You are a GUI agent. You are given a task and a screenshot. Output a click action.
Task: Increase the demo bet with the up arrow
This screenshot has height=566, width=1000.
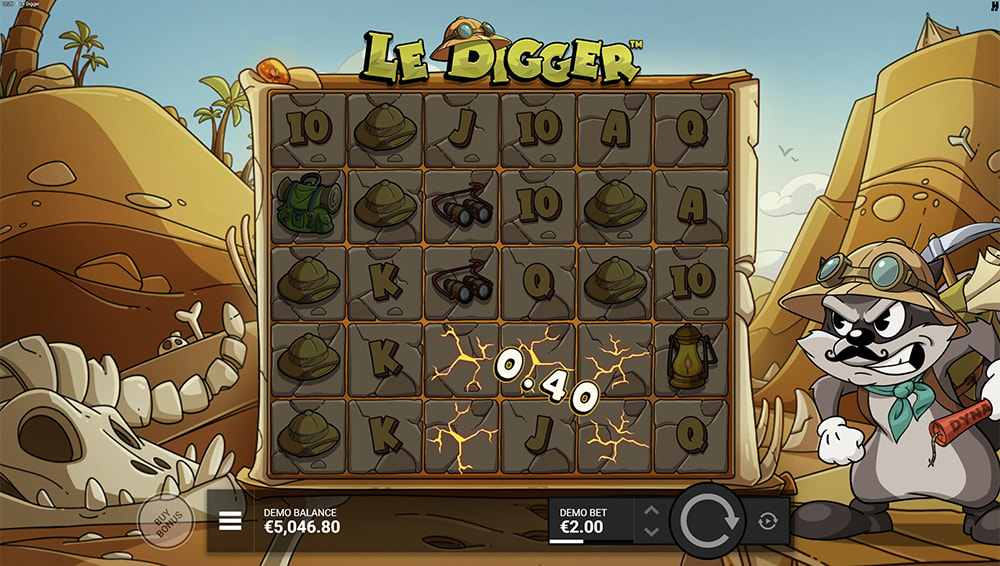click(x=651, y=511)
